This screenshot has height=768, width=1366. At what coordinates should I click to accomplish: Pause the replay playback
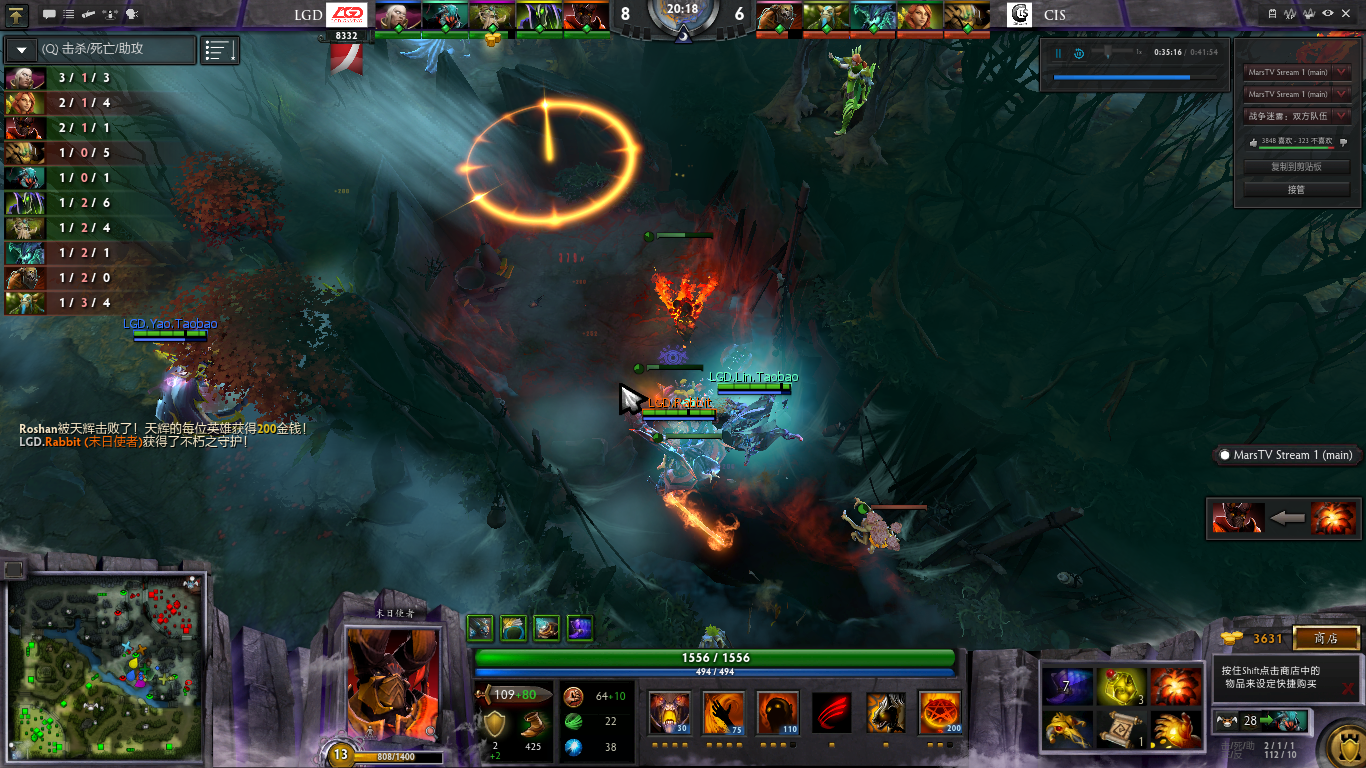point(1058,53)
